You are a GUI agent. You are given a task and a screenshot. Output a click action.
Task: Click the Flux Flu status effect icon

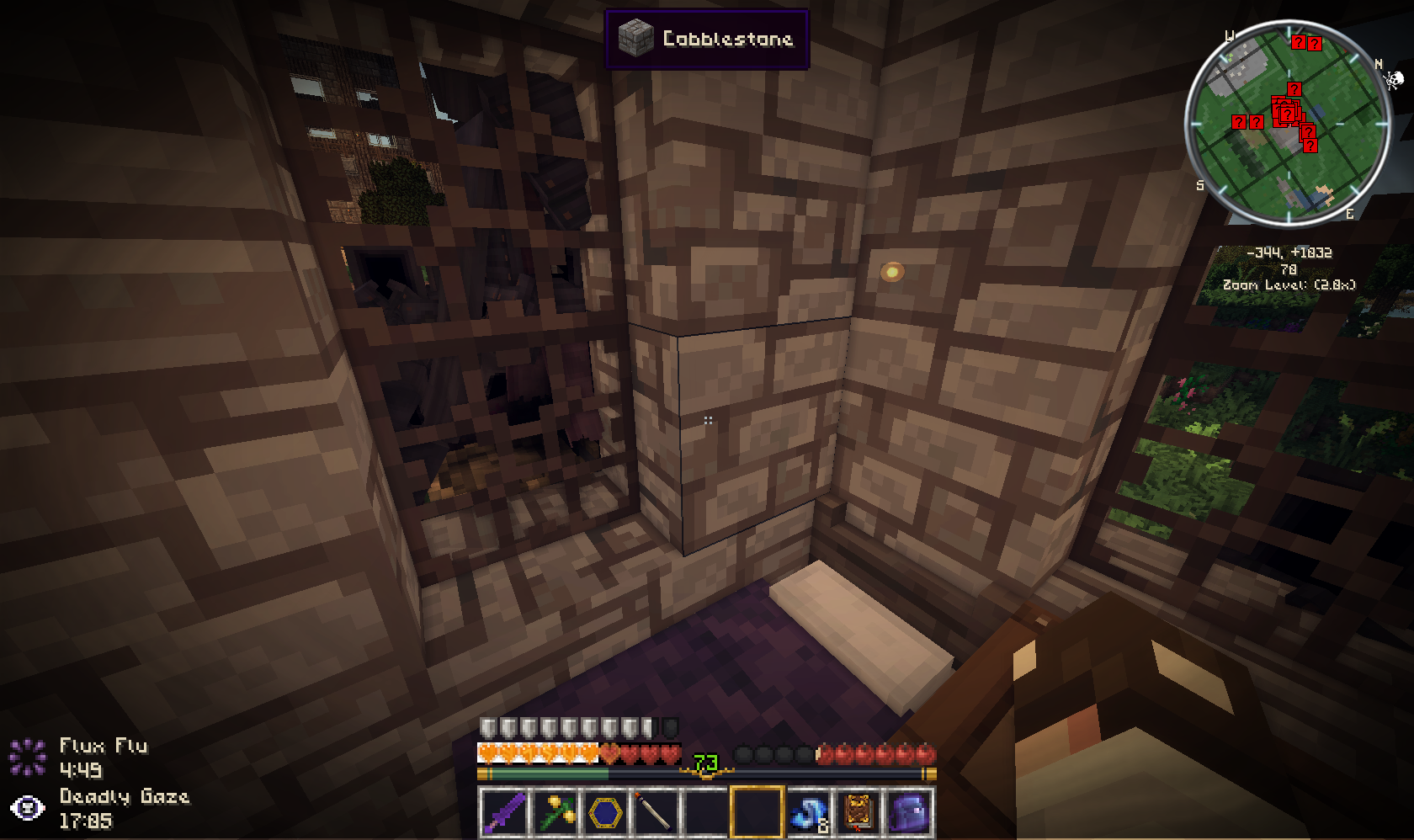(x=28, y=757)
